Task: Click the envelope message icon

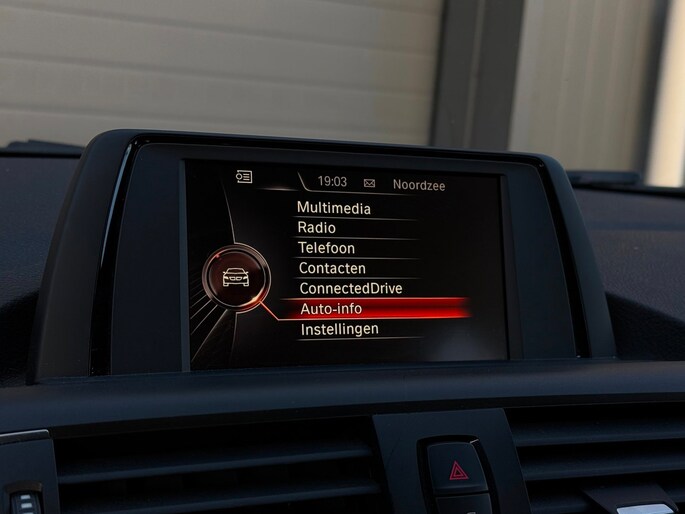Action: pos(369,184)
